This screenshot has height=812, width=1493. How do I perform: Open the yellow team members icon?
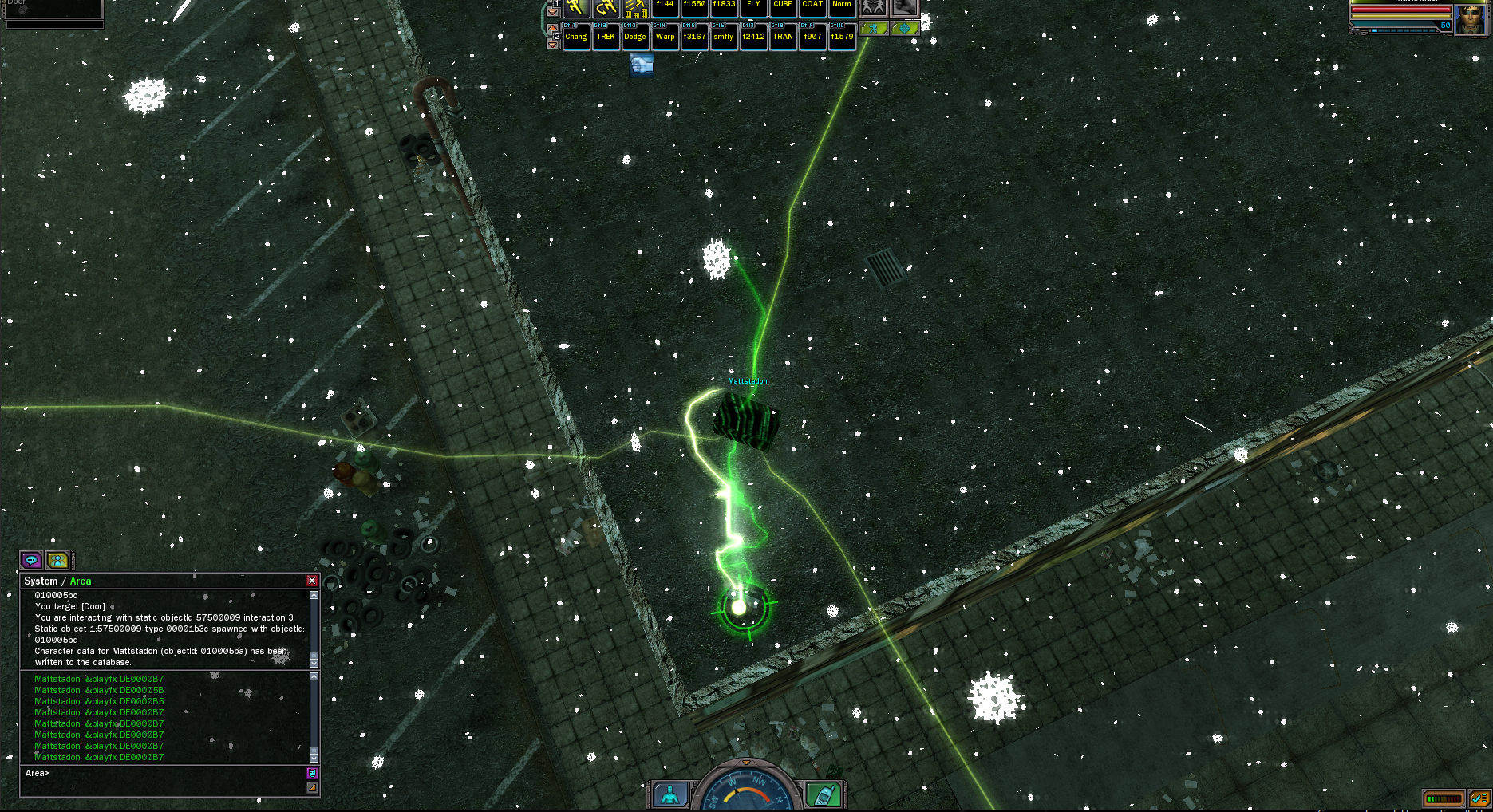[x=57, y=560]
